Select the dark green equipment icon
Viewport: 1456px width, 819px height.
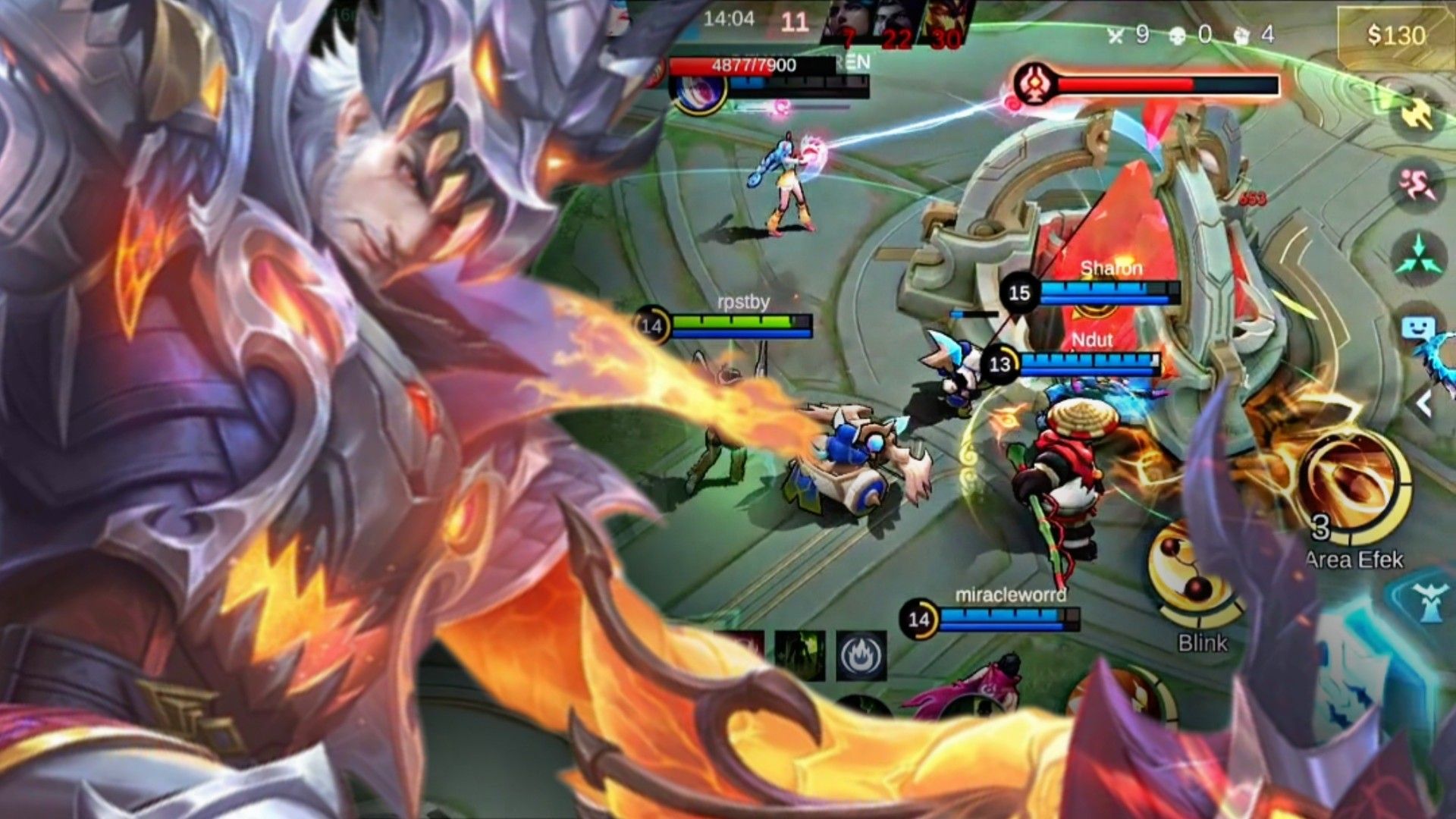coord(800,654)
